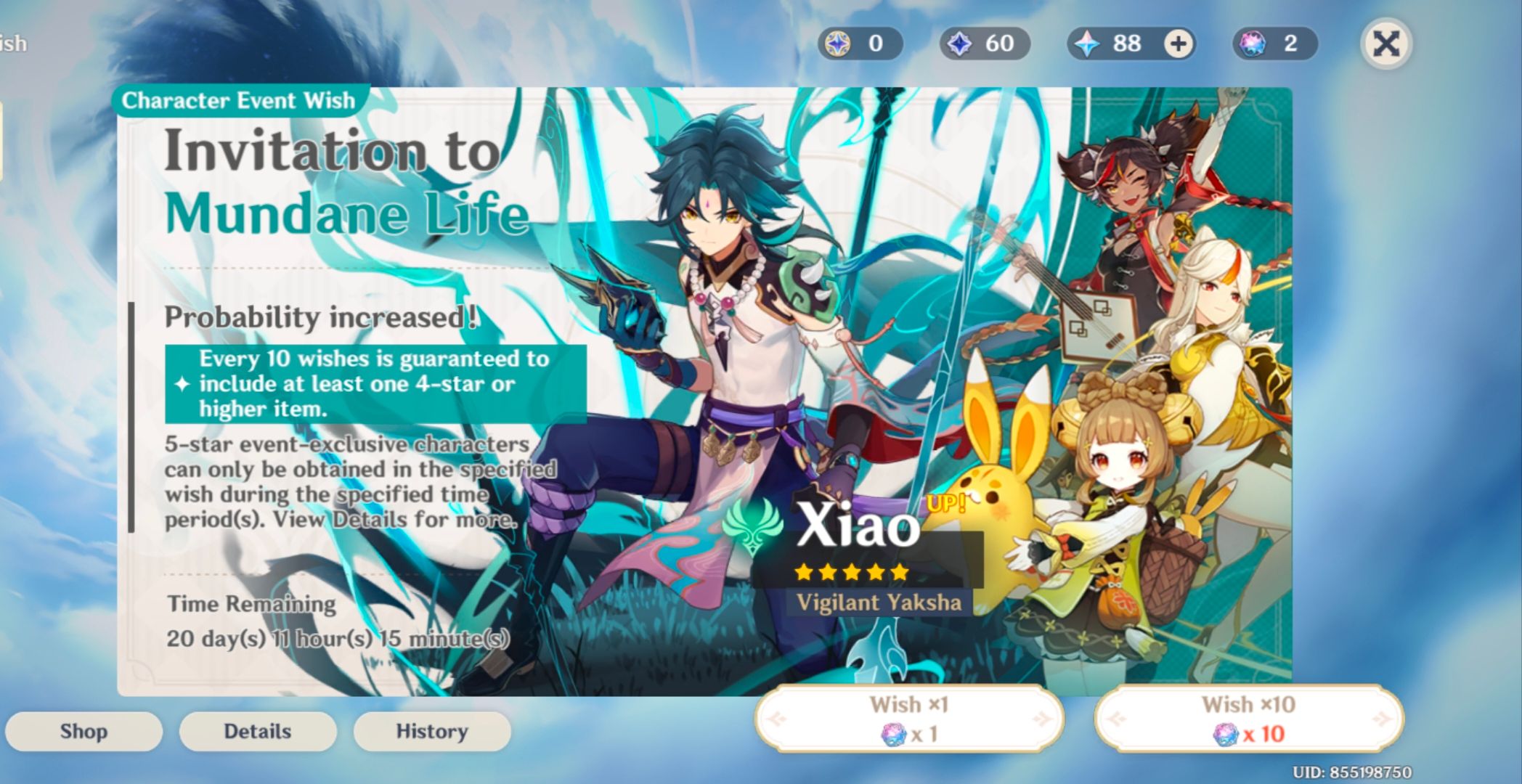Close the wish screen with the X
This screenshot has width=1522, height=784.
click(x=1385, y=44)
